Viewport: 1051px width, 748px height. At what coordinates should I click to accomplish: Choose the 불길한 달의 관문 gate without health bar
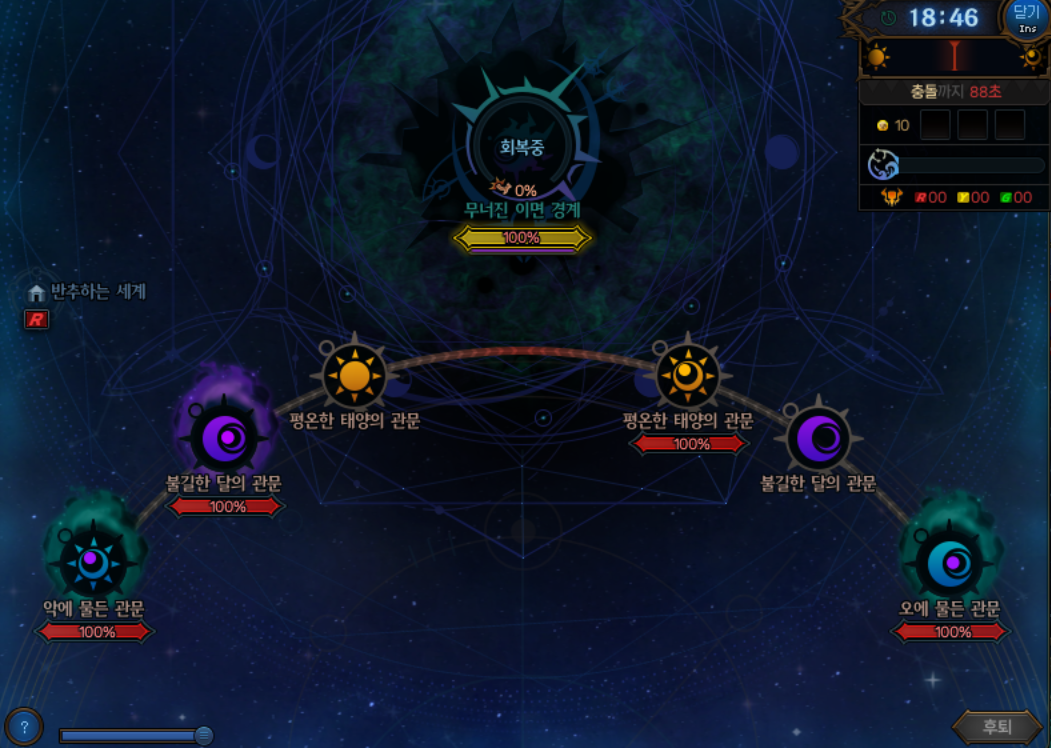pos(819,438)
